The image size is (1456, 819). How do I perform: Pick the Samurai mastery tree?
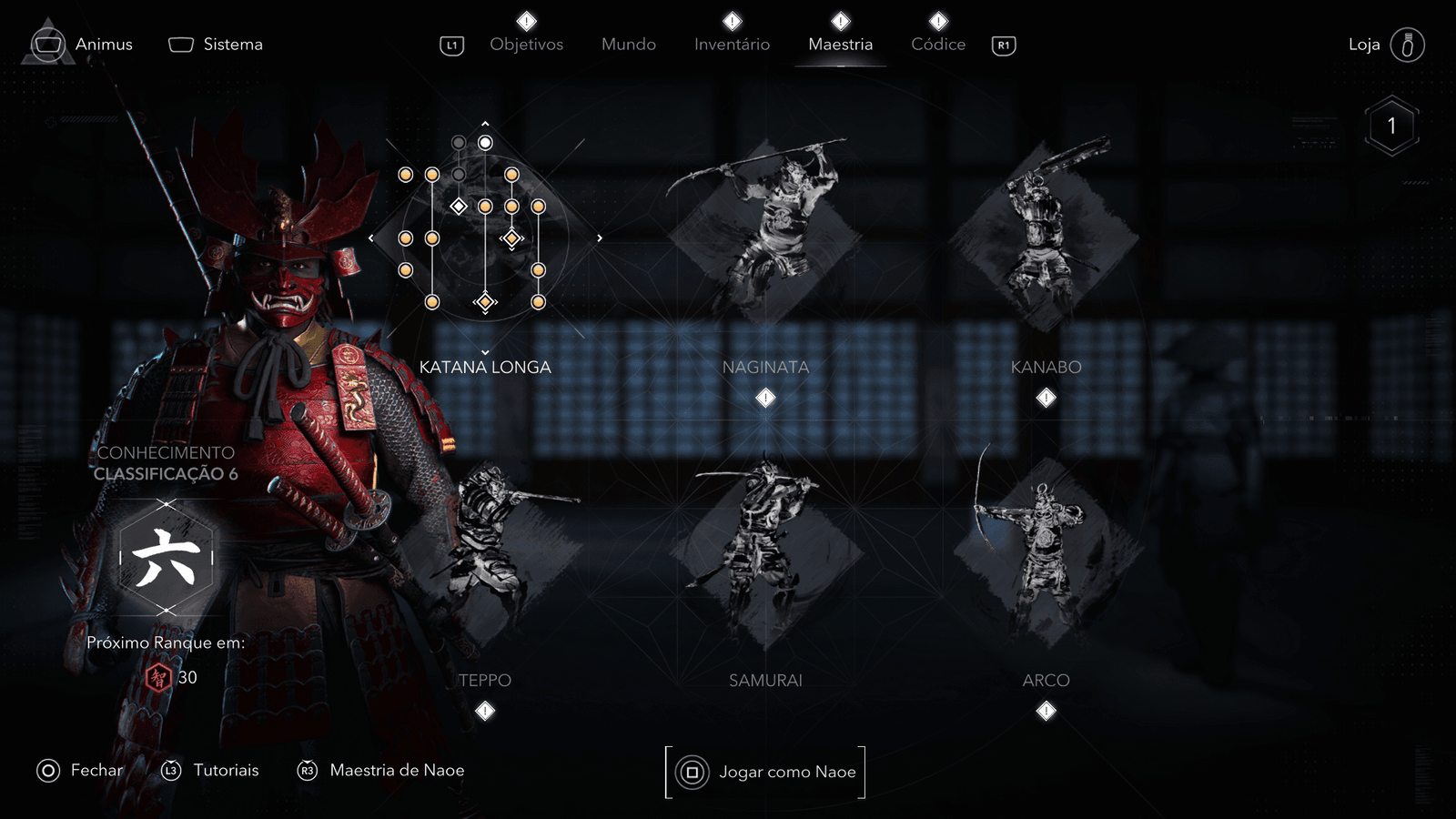[765, 553]
